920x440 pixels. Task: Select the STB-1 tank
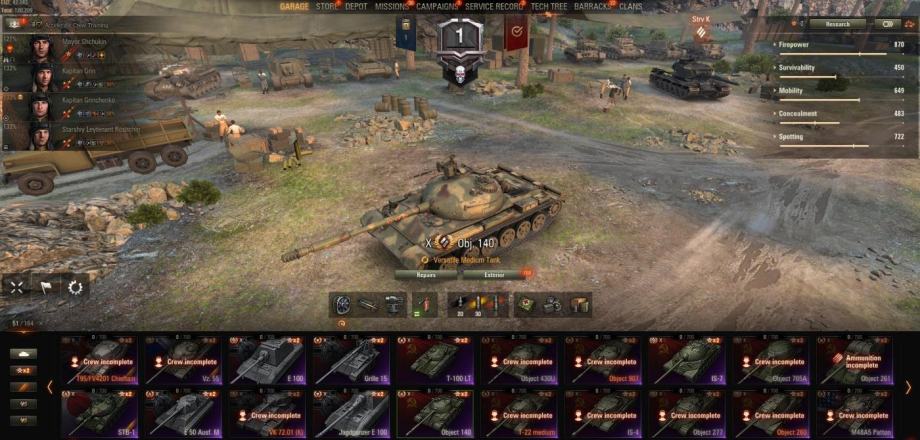tap(101, 412)
